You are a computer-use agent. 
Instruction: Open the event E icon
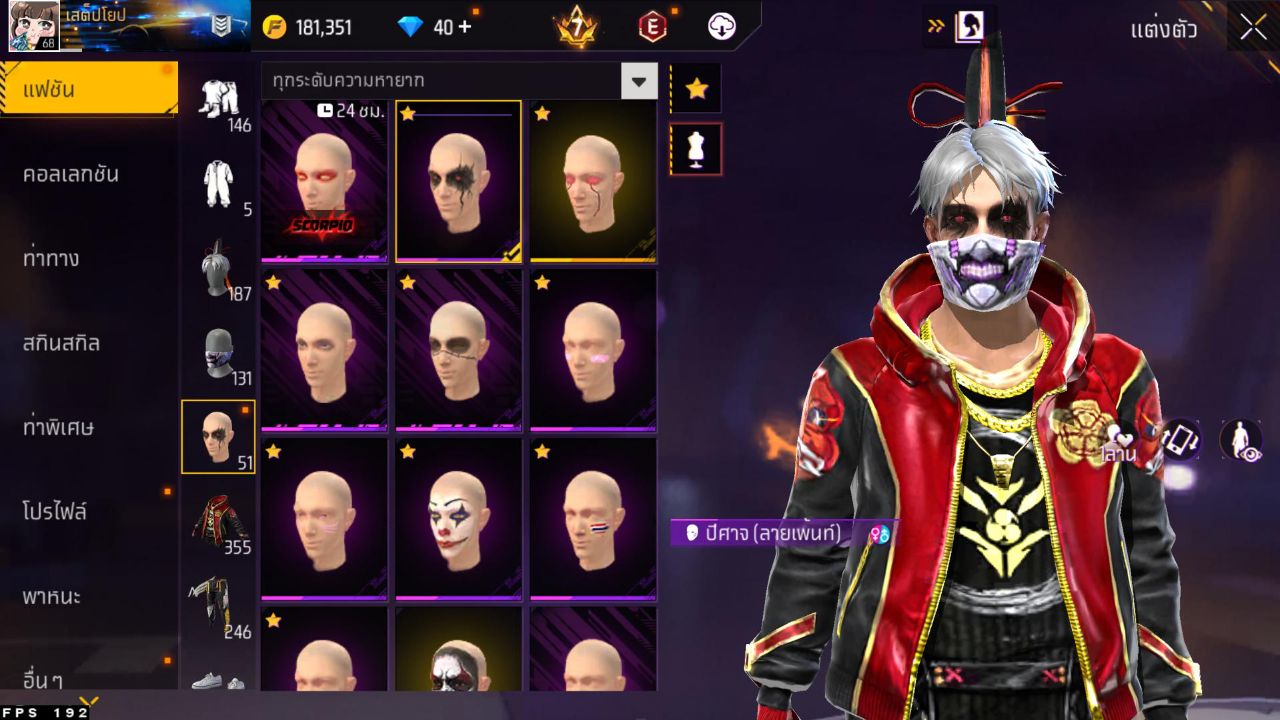(650, 27)
